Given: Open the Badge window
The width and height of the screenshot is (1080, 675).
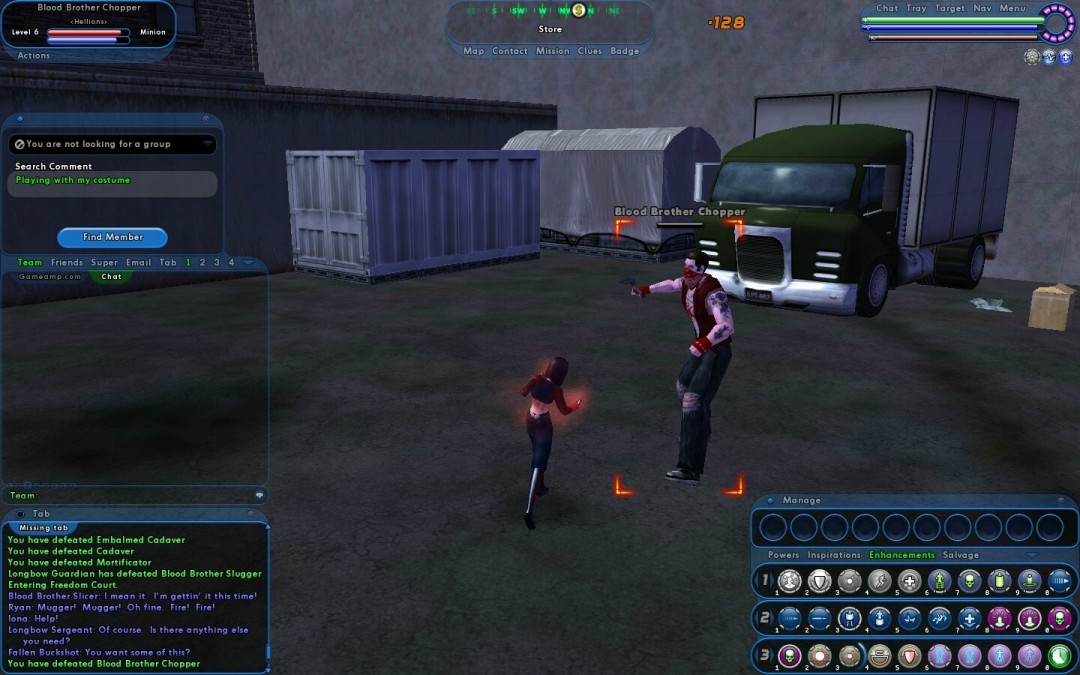Looking at the screenshot, I should 624,51.
